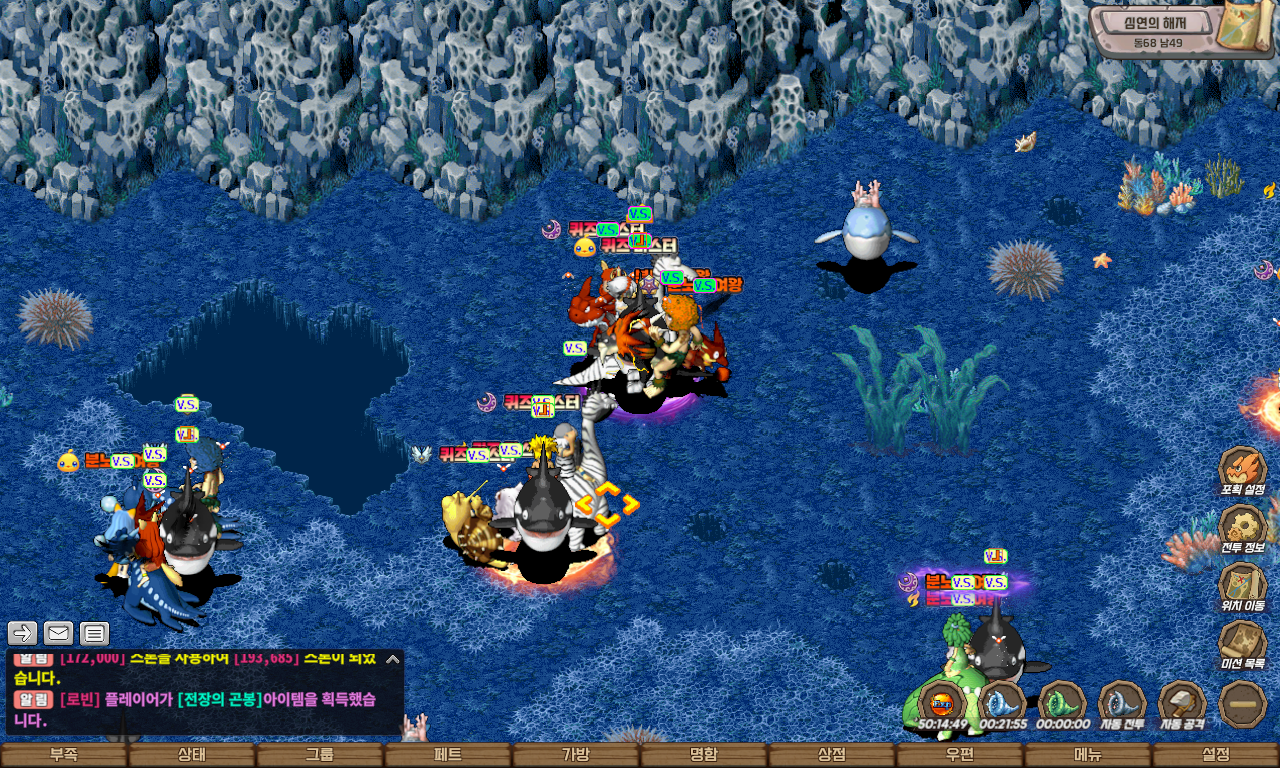Click the envelope button above chat
Image resolution: width=1280 pixels, height=768 pixels.
coord(58,633)
